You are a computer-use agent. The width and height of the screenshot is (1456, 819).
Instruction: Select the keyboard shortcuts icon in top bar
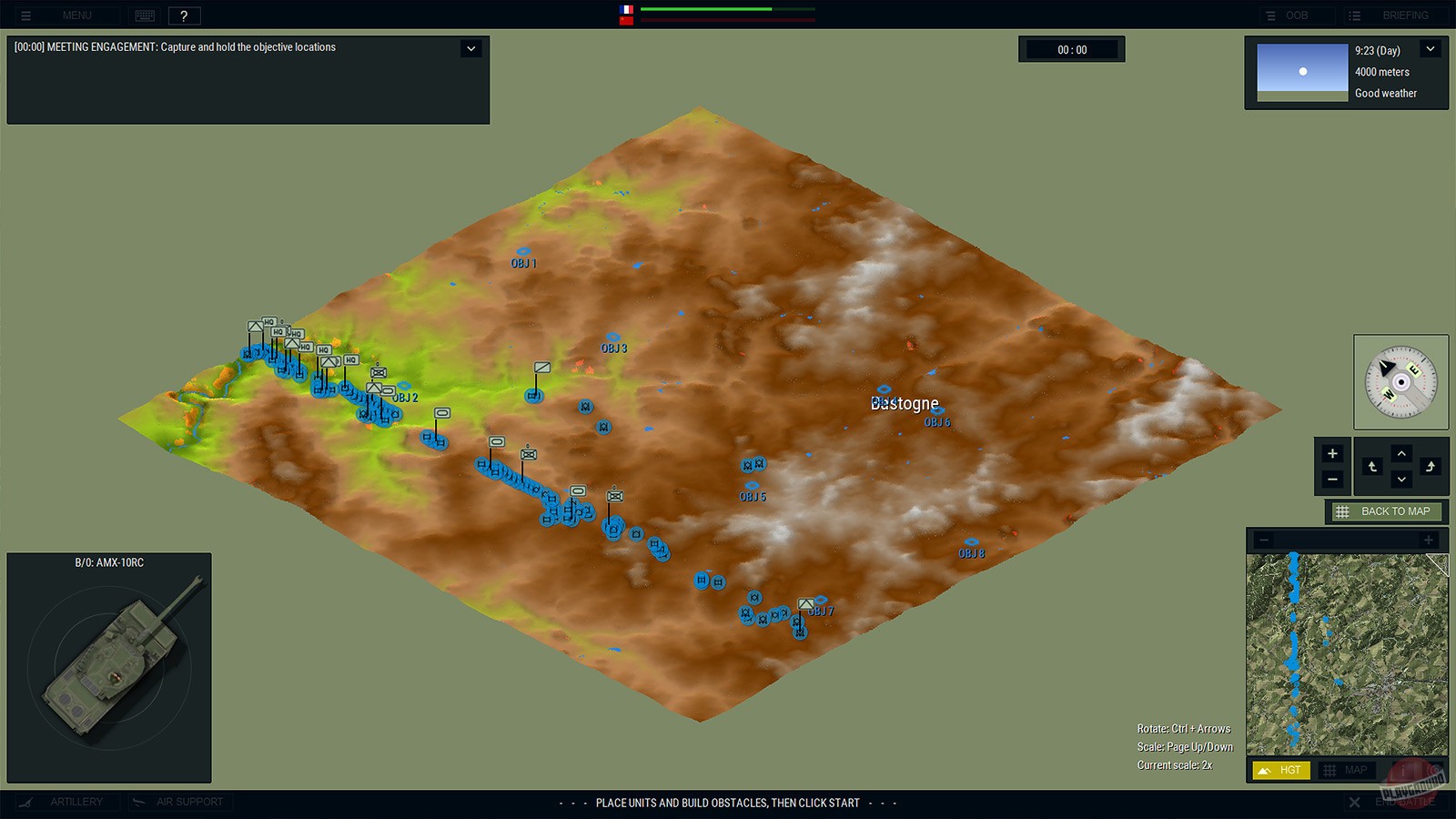coord(145,15)
